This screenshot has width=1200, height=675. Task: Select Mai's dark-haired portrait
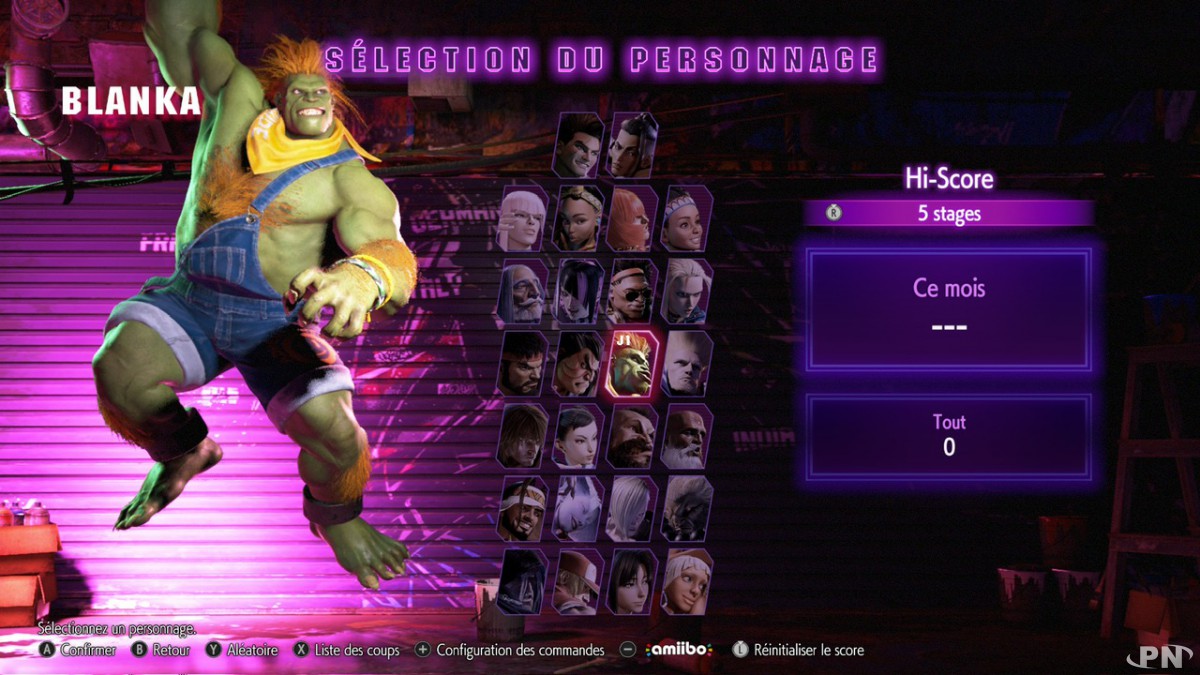coord(633,582)
